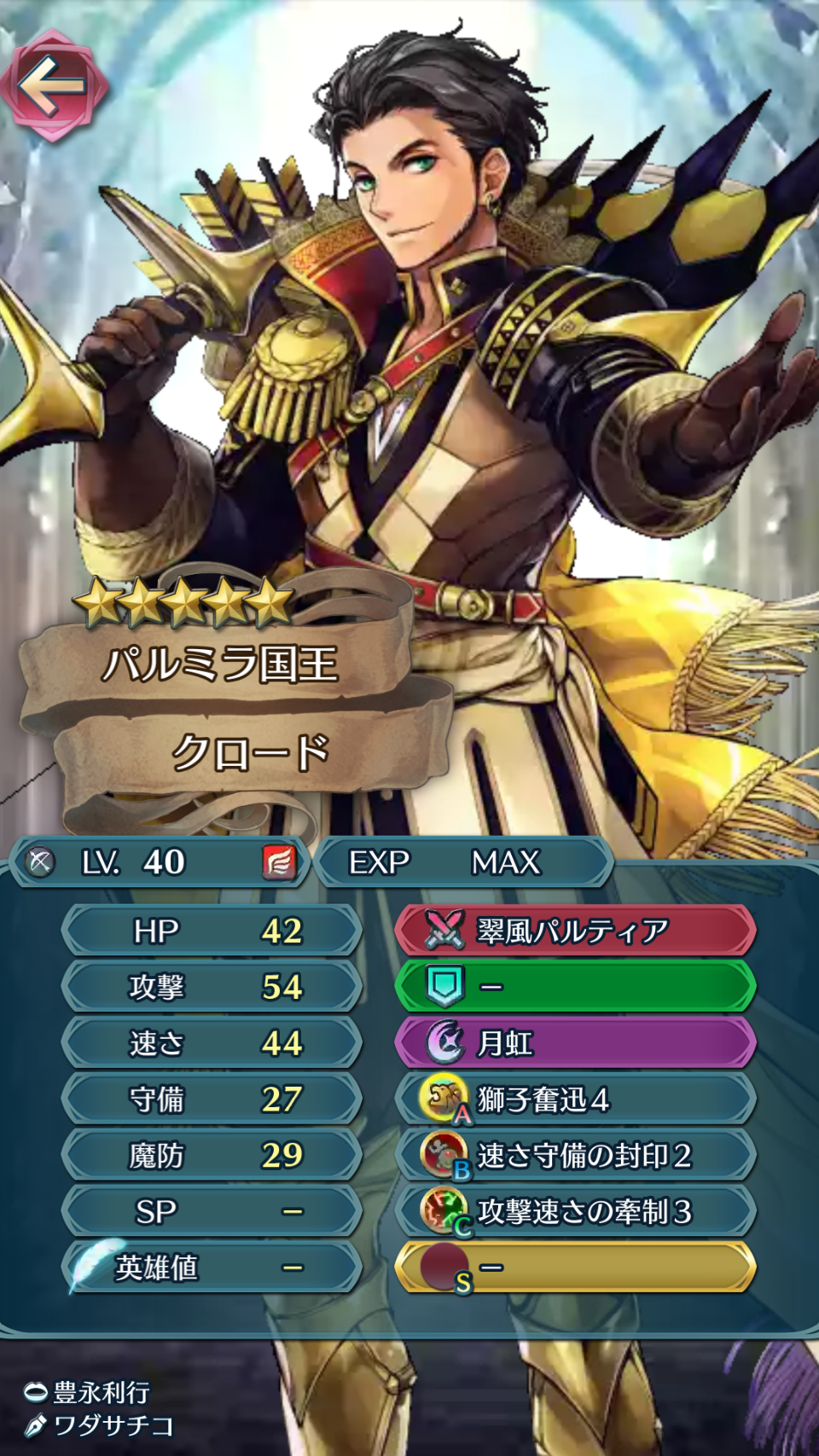Tap the 魔防 resistance stat row
819x1456 pixels.
212,1156
